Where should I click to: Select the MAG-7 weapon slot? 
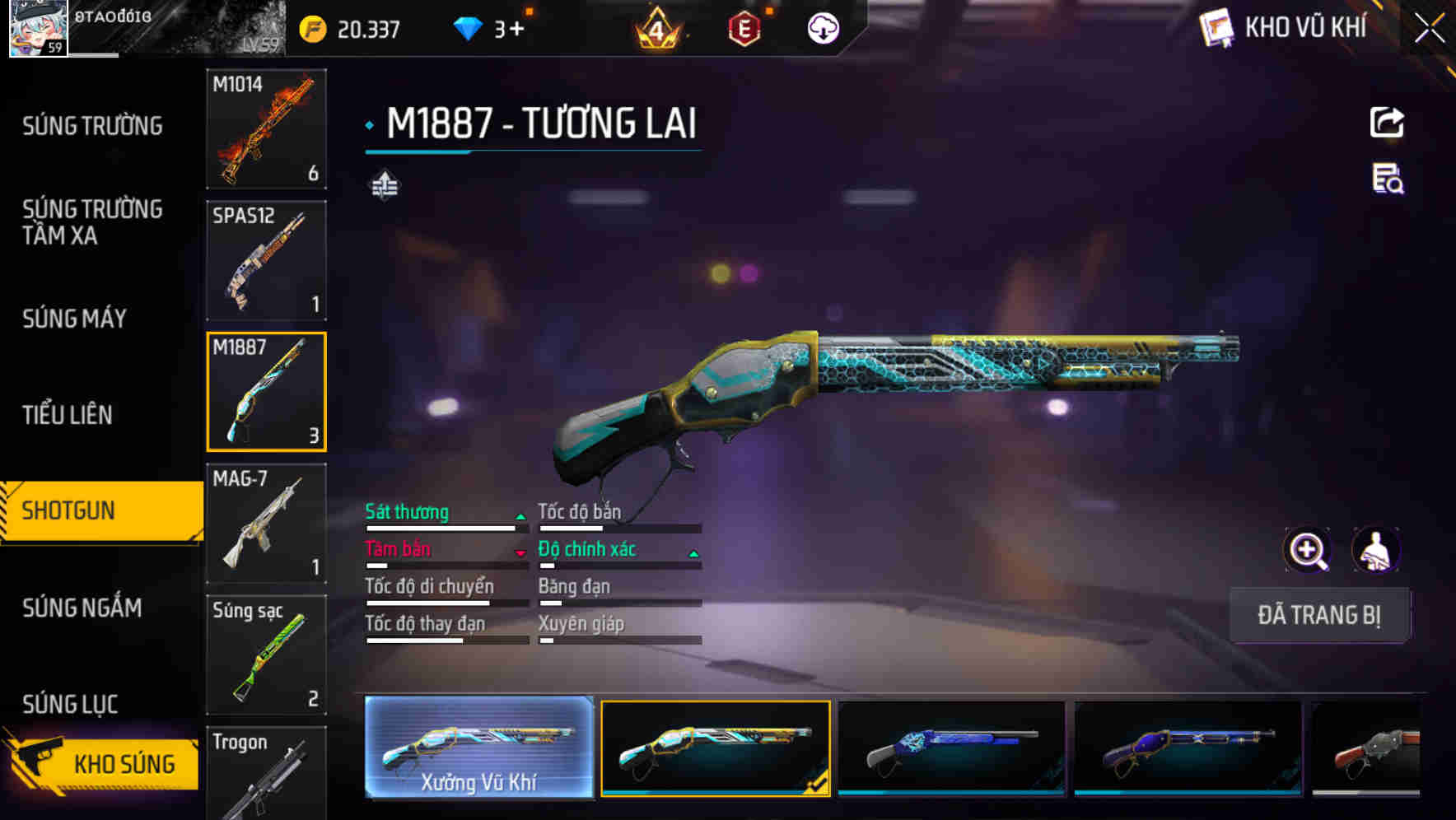tap(266, 523)
